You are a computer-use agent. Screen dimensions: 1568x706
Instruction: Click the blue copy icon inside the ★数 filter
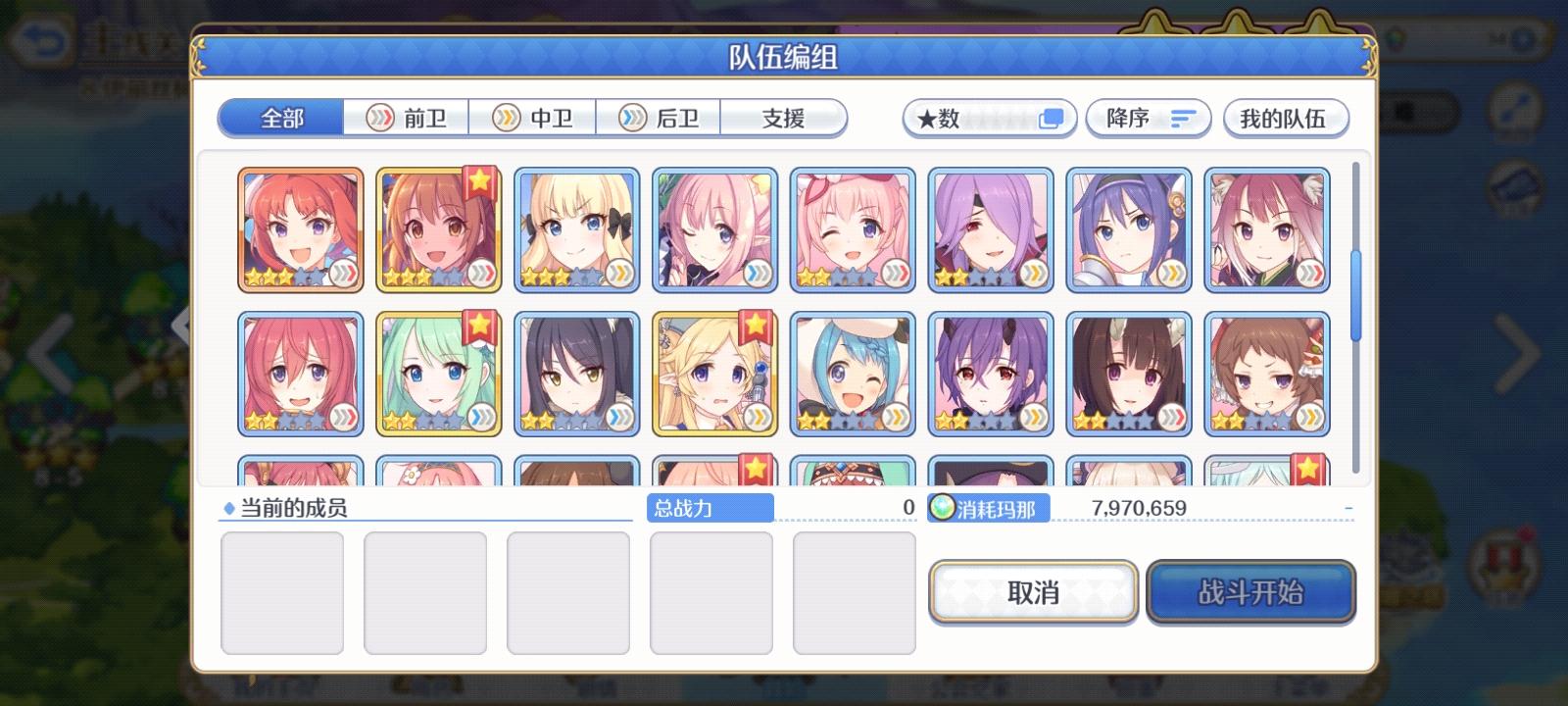point(1052,117)
